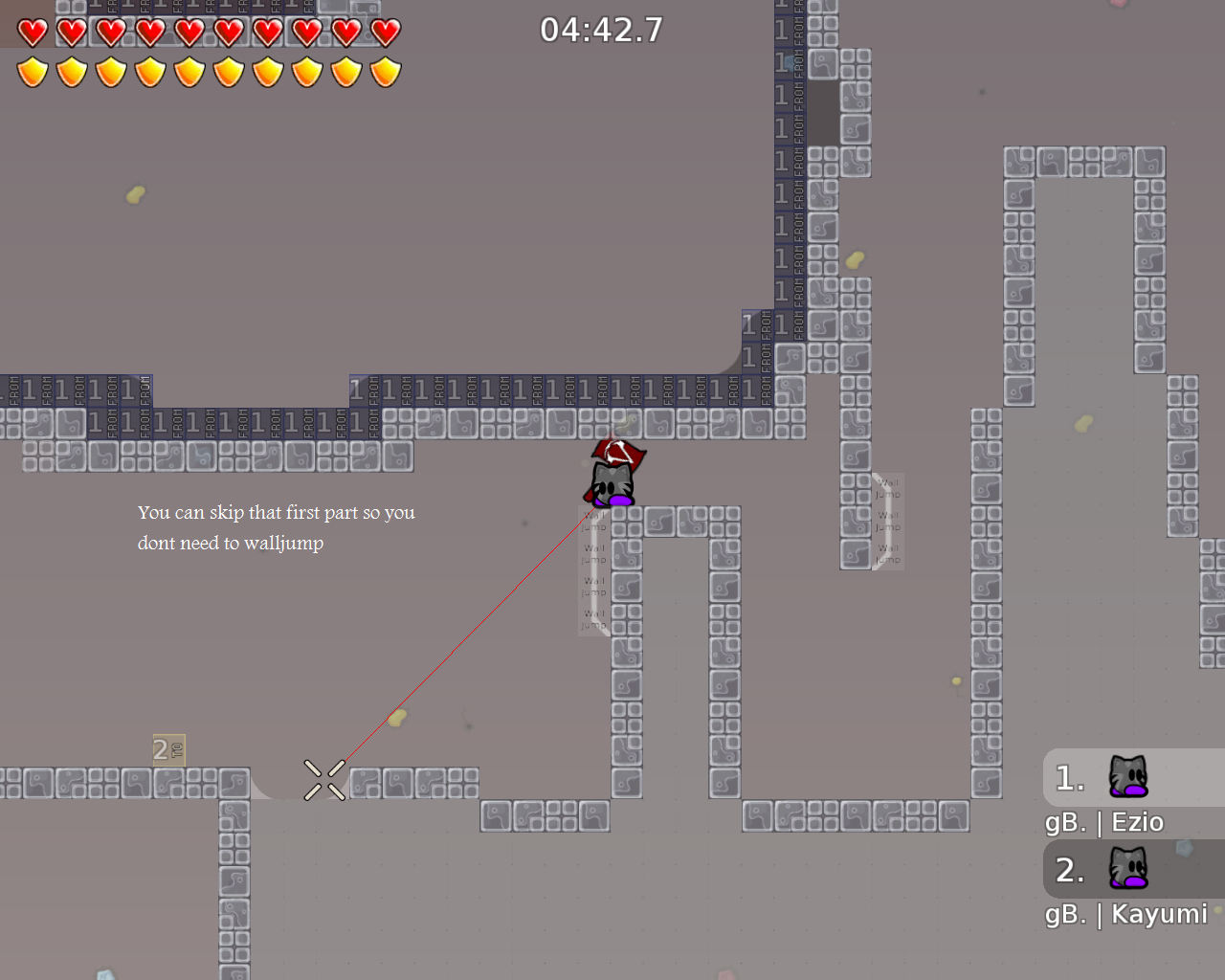Select the gB. | Kayumi name label

click(x=1126, y=914)
